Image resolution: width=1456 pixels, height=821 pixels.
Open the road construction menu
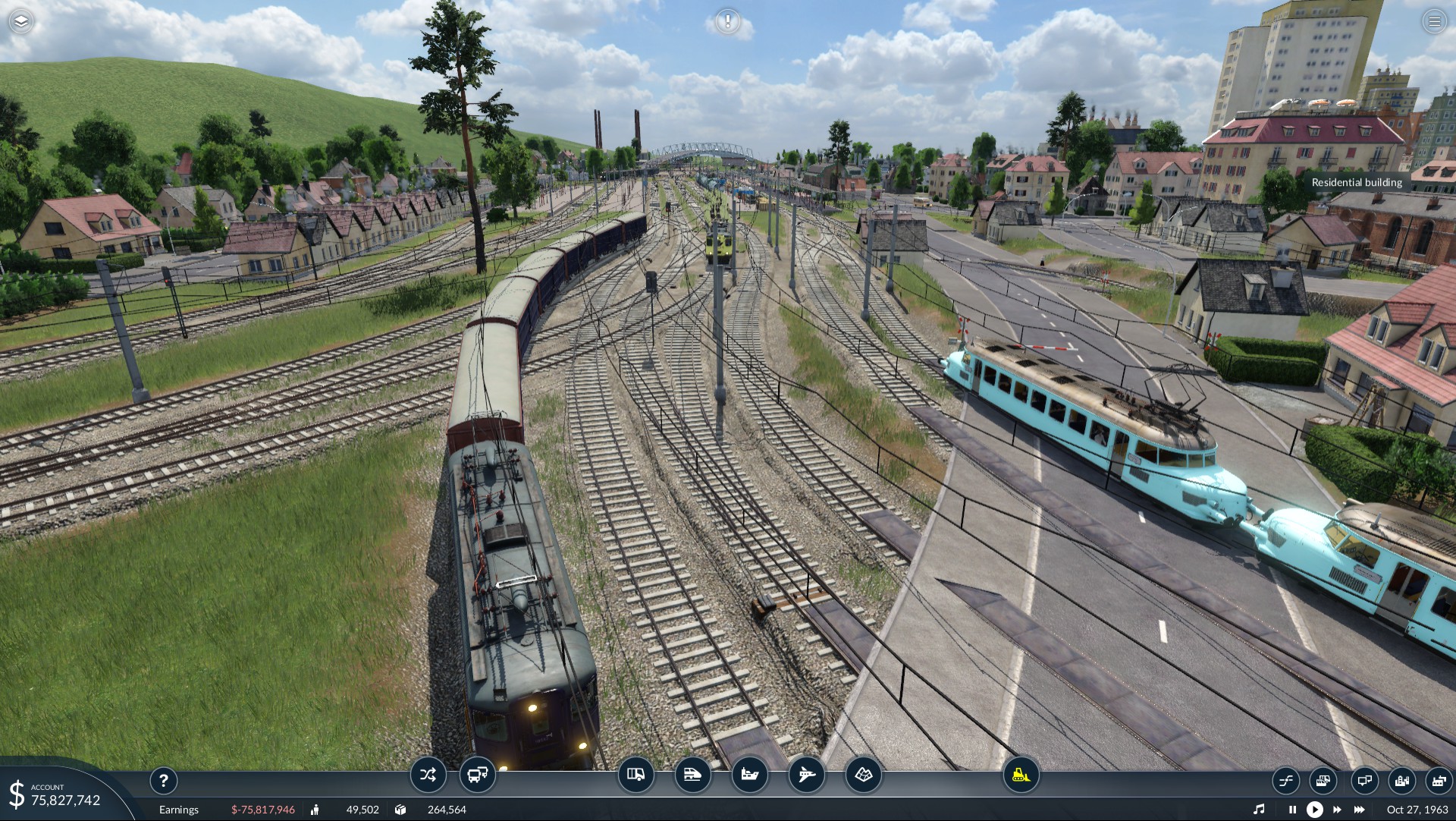pyautogui.click(x=635, y=775)
